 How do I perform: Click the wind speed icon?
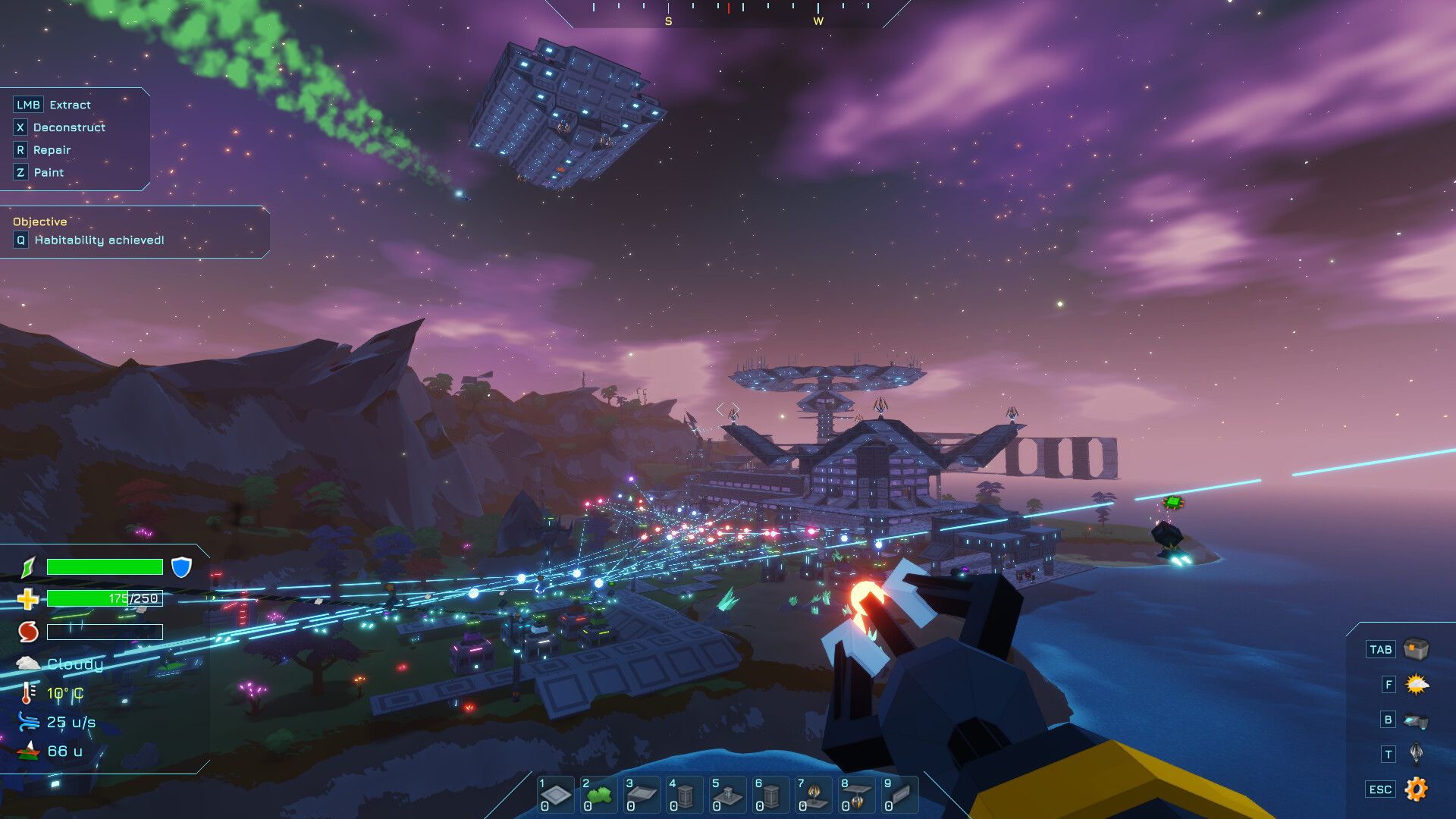coord(27,722)
